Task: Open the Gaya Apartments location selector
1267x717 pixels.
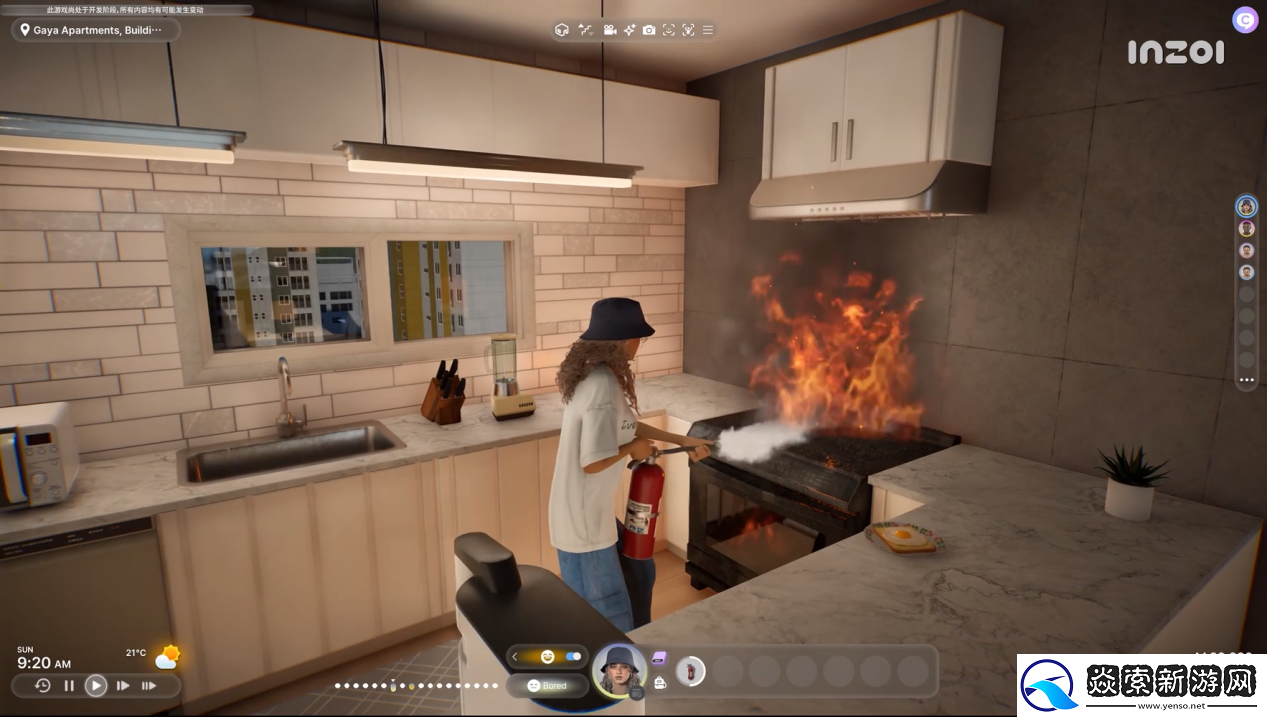Action: point(96,30)
